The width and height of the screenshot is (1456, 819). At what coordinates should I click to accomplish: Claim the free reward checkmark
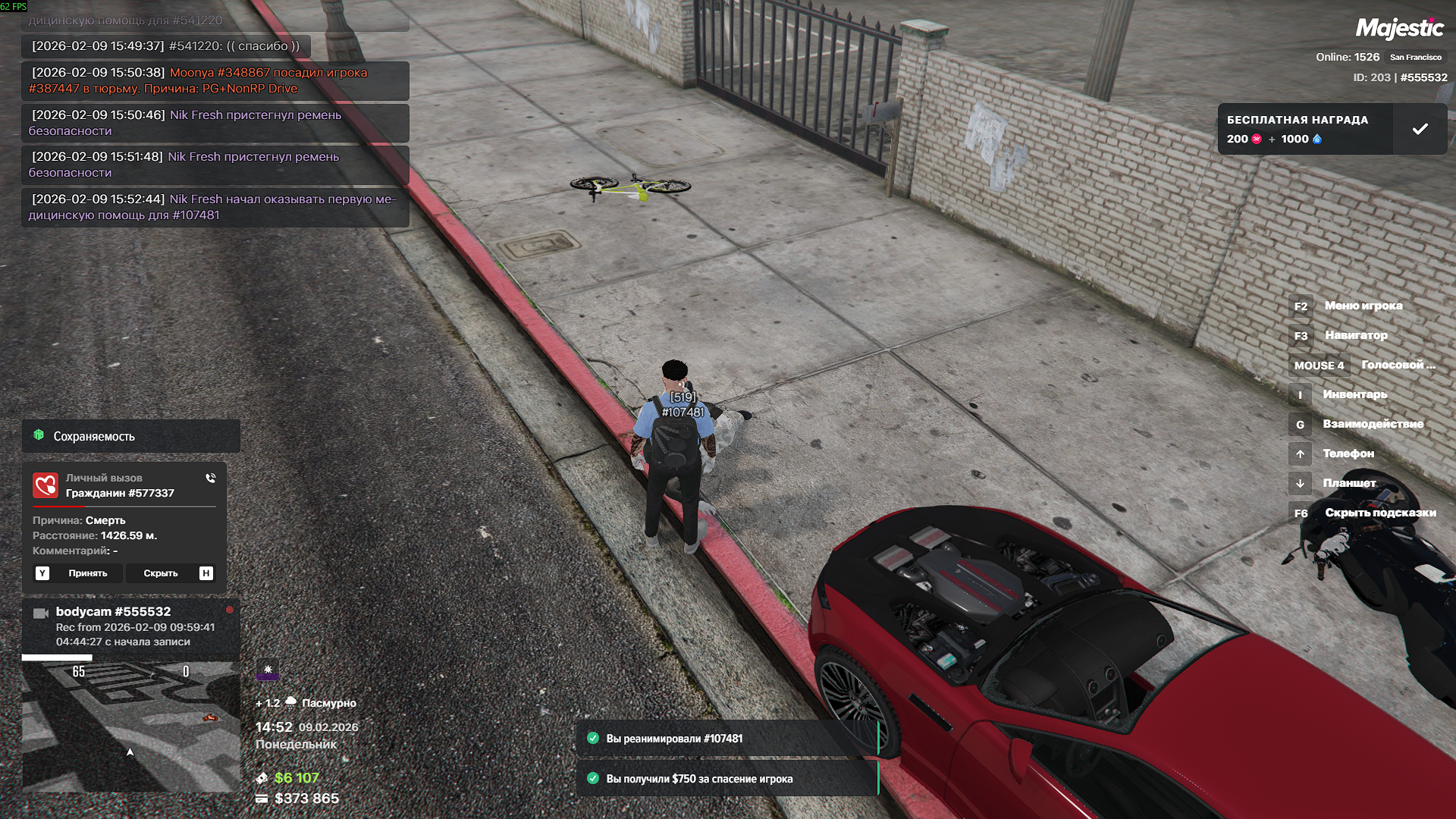(x=1420, y=130)
